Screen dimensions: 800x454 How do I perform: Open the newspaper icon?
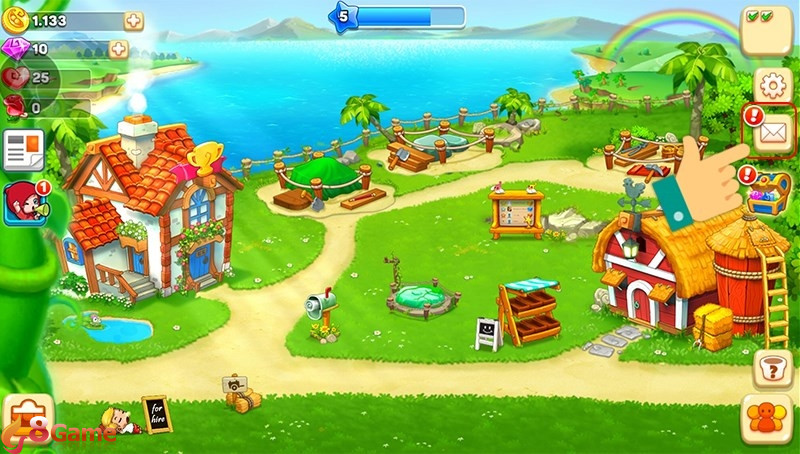tap(22, 151)
